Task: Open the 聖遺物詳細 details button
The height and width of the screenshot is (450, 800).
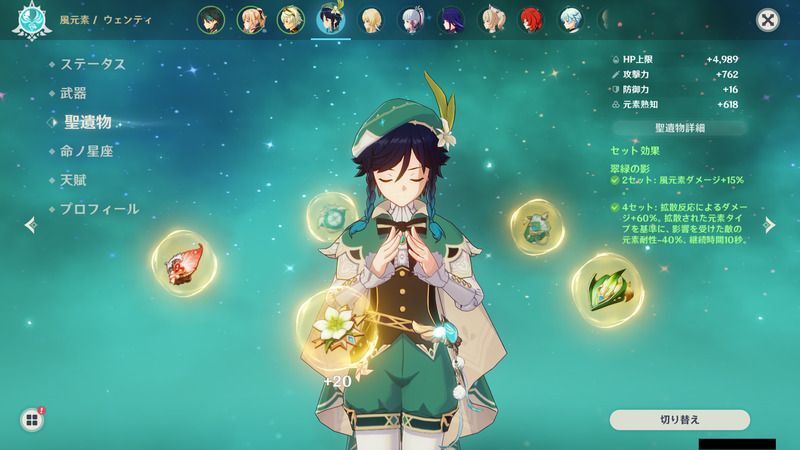Action: point(679,128)
